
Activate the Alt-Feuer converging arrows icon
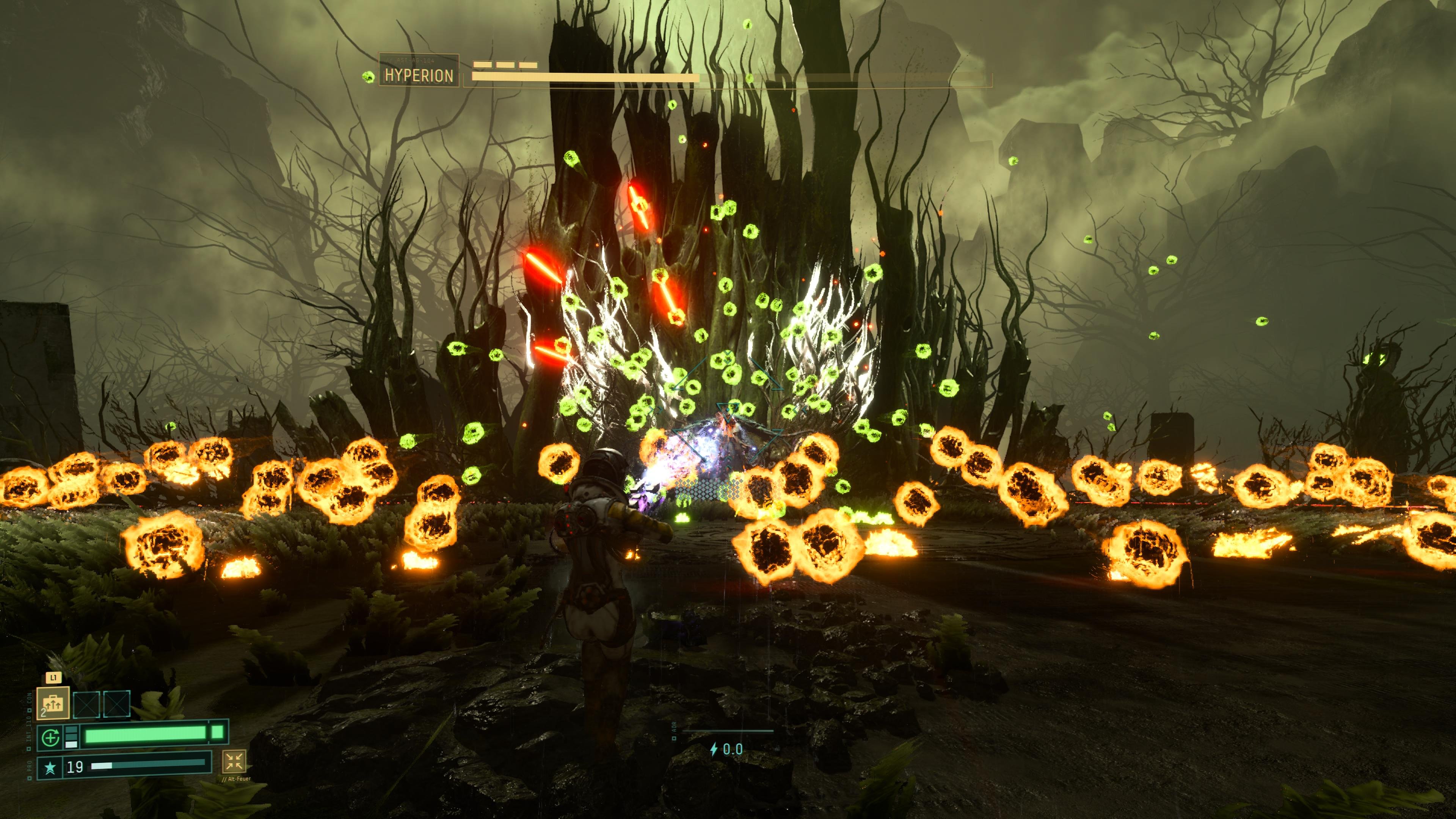pos(234,761)
